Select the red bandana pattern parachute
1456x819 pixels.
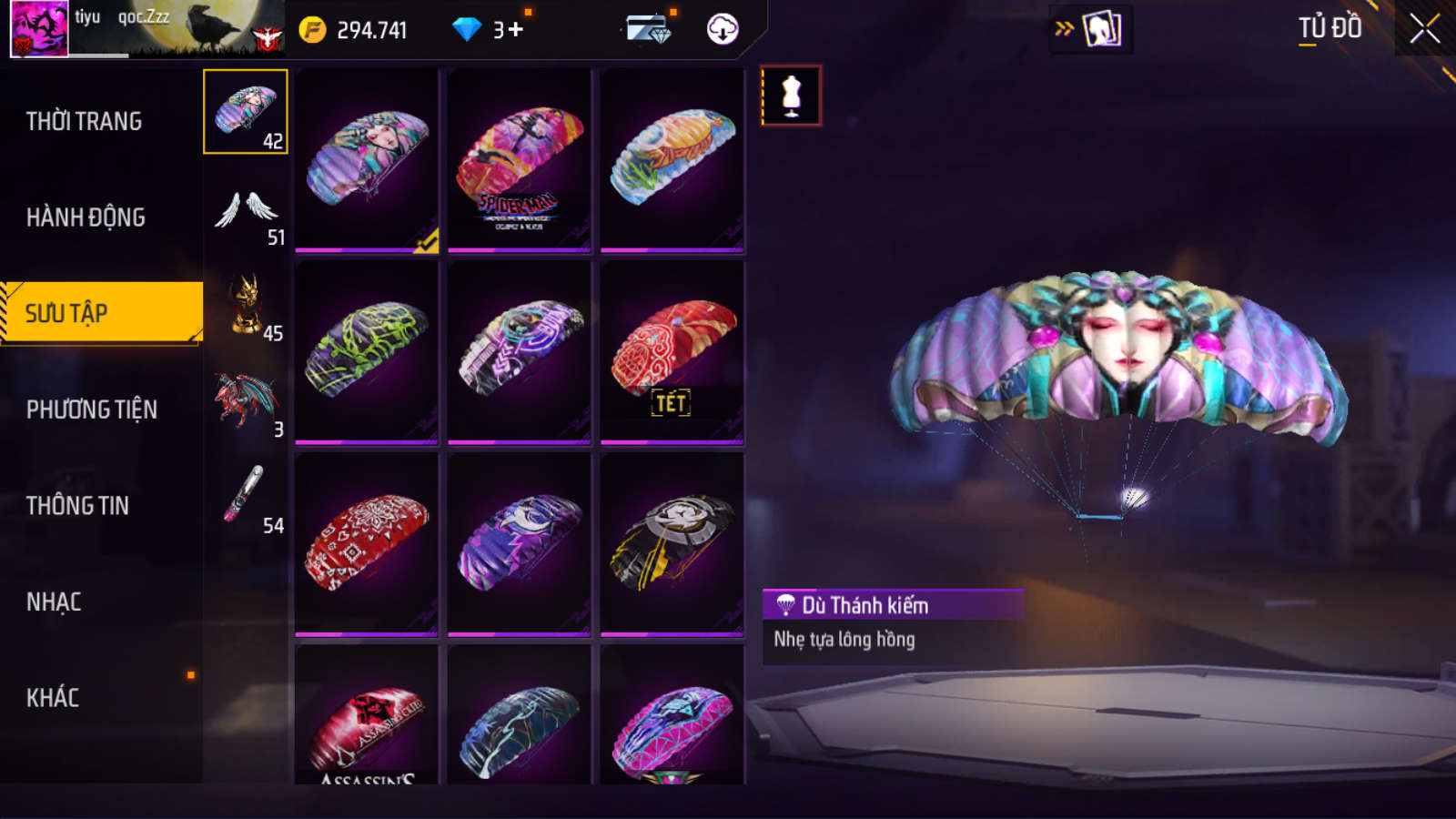tap(366, 544)
